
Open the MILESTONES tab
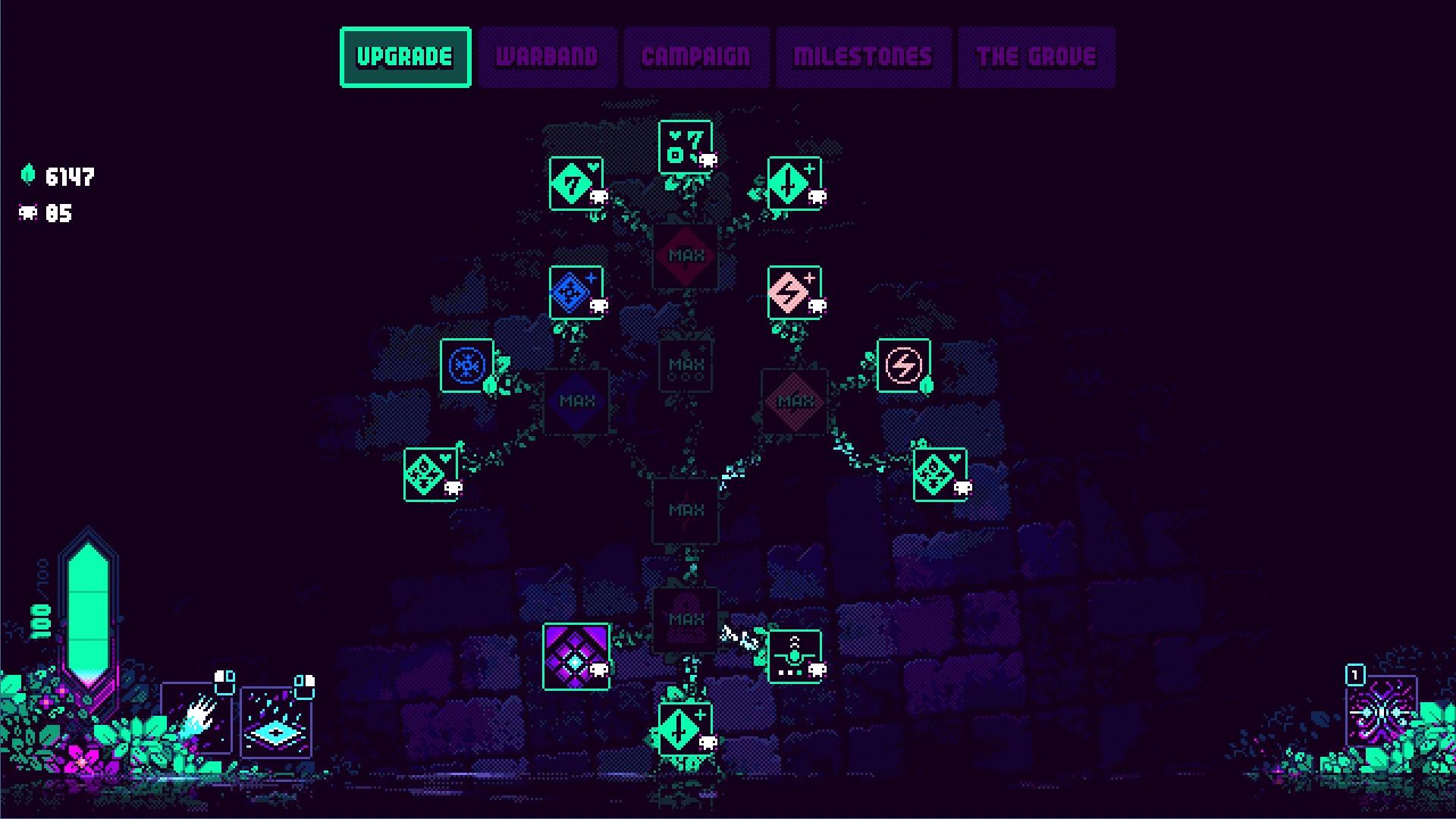tap(863, 55)
